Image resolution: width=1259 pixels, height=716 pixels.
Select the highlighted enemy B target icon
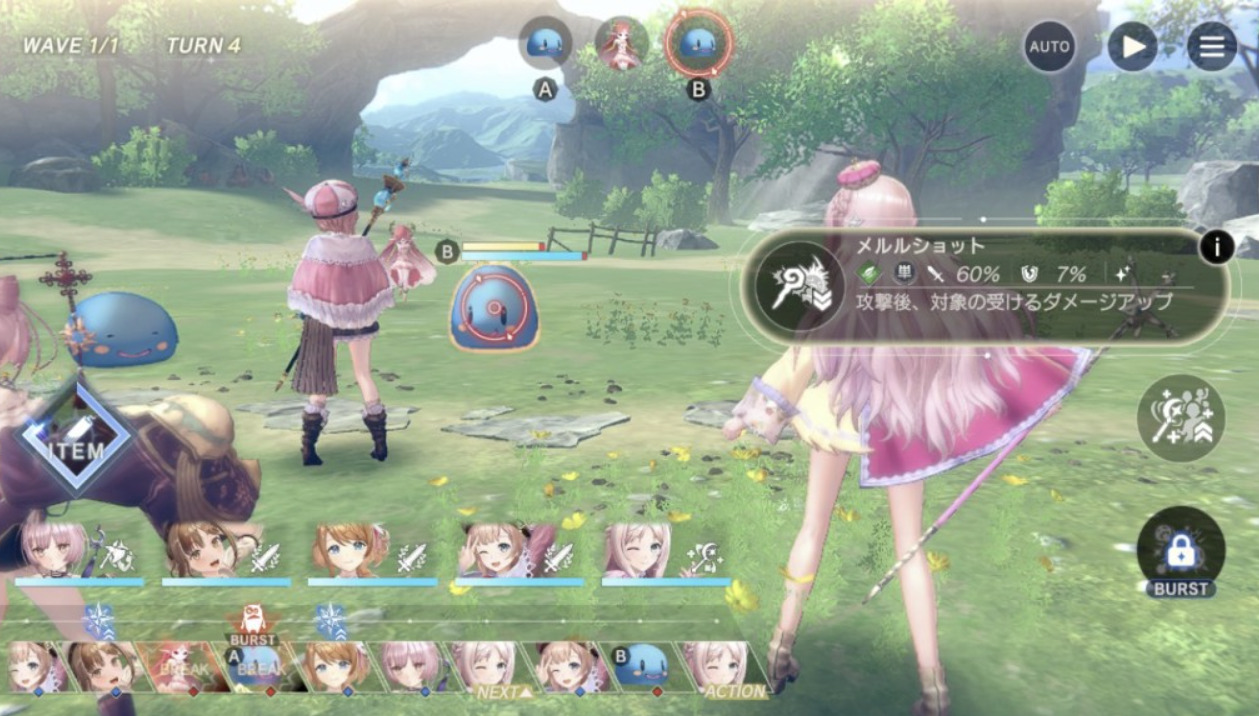click(x=698, y=44)
